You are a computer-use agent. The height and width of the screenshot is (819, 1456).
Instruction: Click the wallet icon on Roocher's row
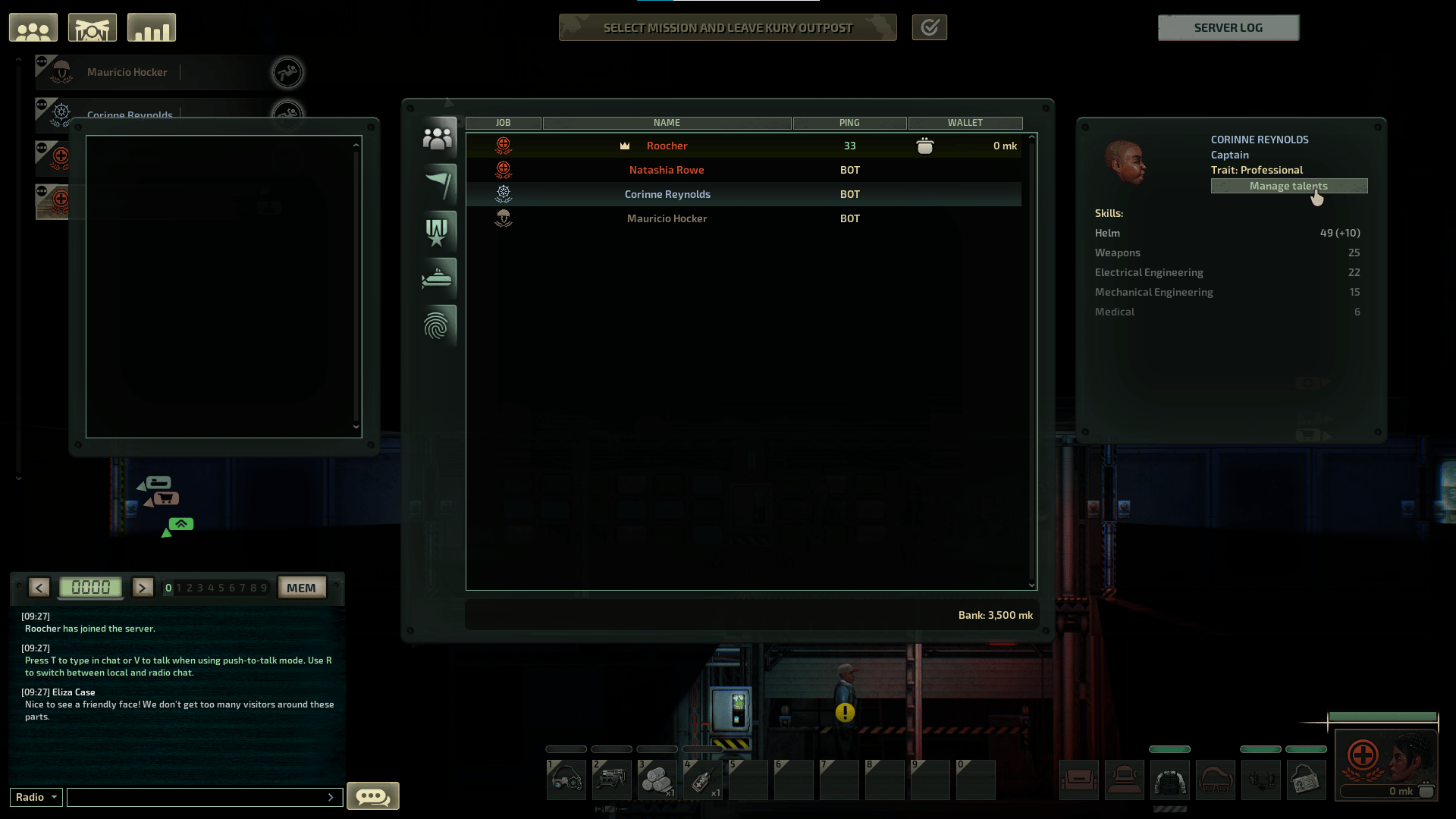click(x=927, y=146)
